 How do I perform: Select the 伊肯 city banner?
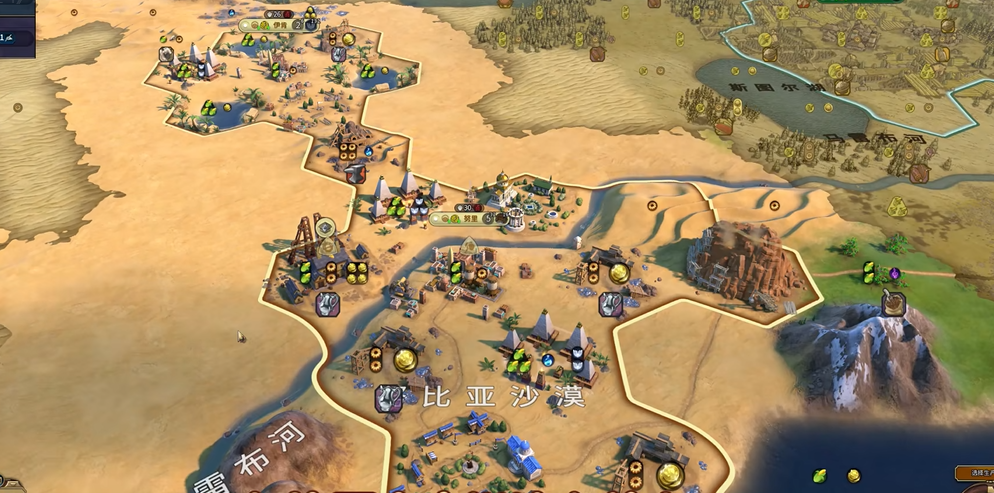pyautogui.click(x=281, y=25)
